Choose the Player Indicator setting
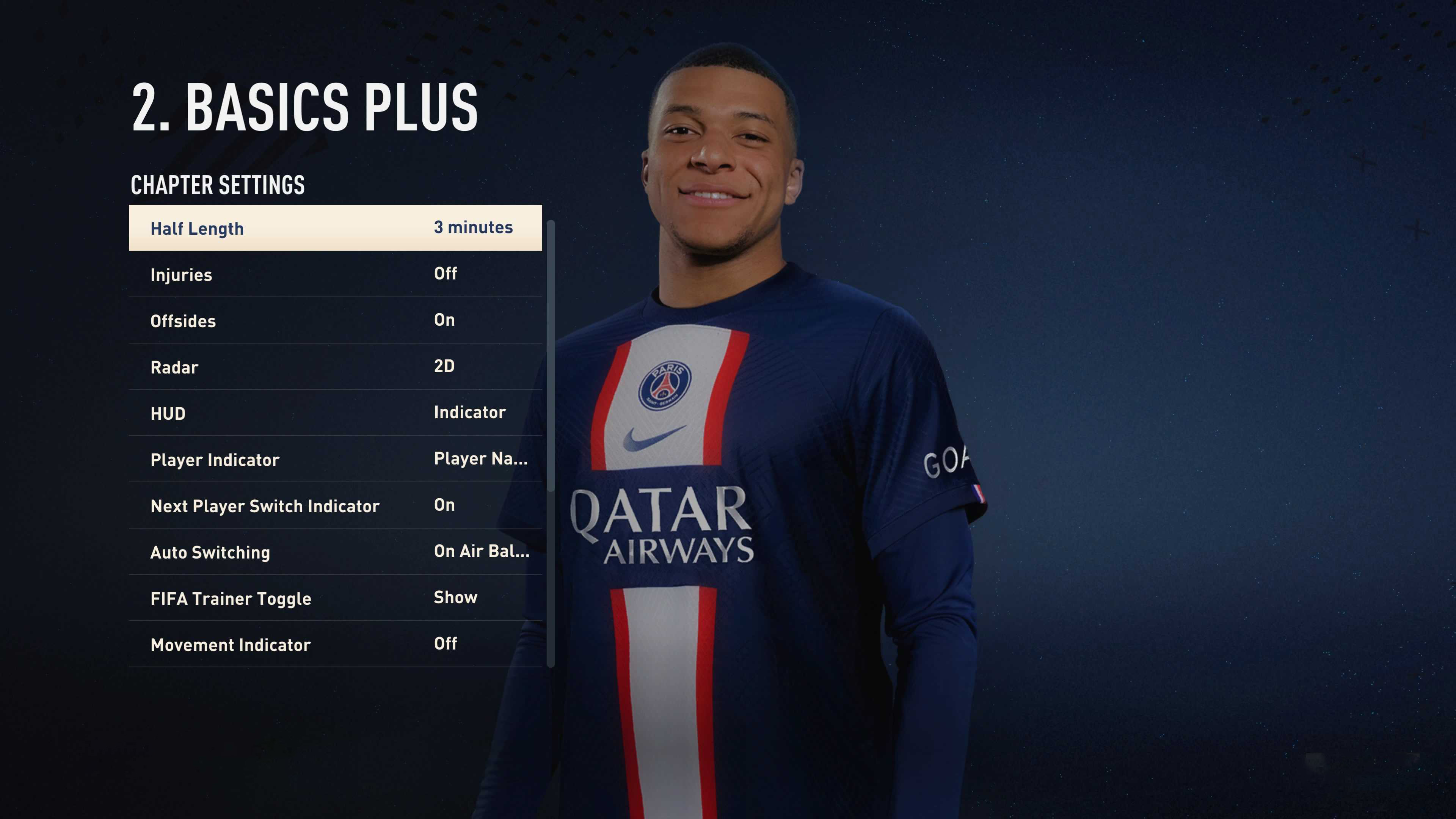 tap(334, 460)
